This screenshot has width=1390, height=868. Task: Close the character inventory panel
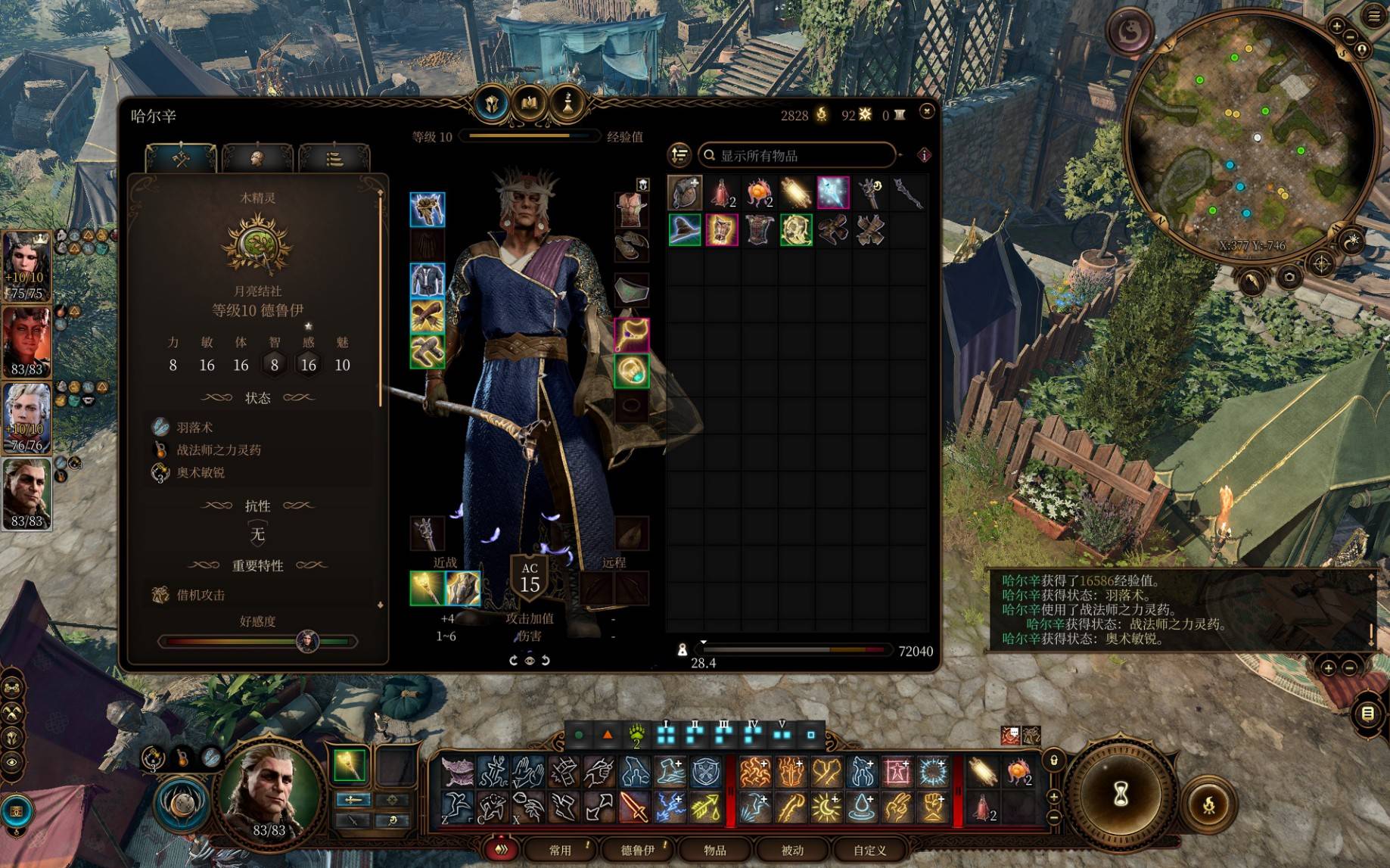(927, 111)
